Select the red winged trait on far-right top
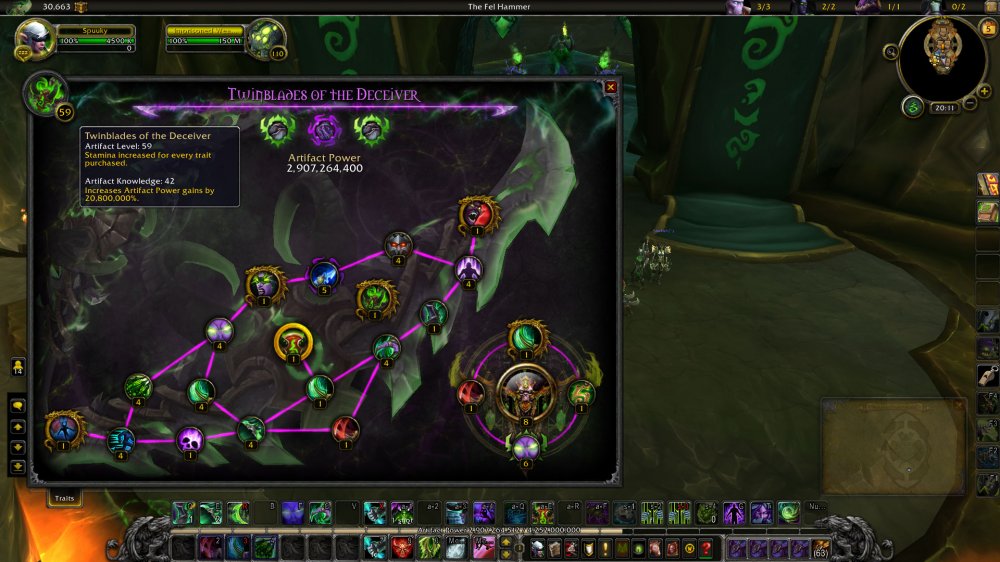Image resolution: width=1000 pixels, height=562 pixels. (479, 213)
